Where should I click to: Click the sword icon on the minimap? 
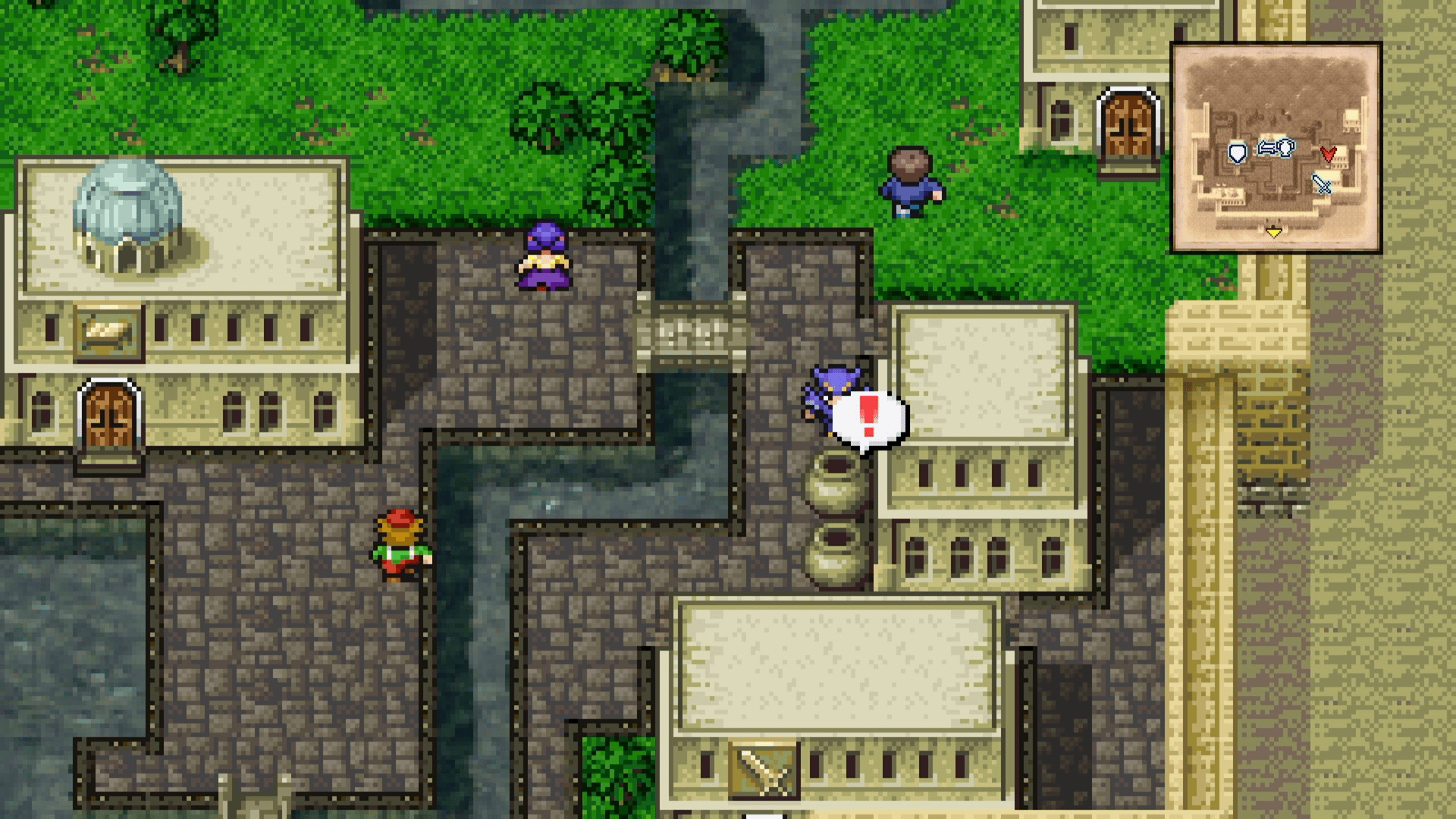click(1321, 184)
